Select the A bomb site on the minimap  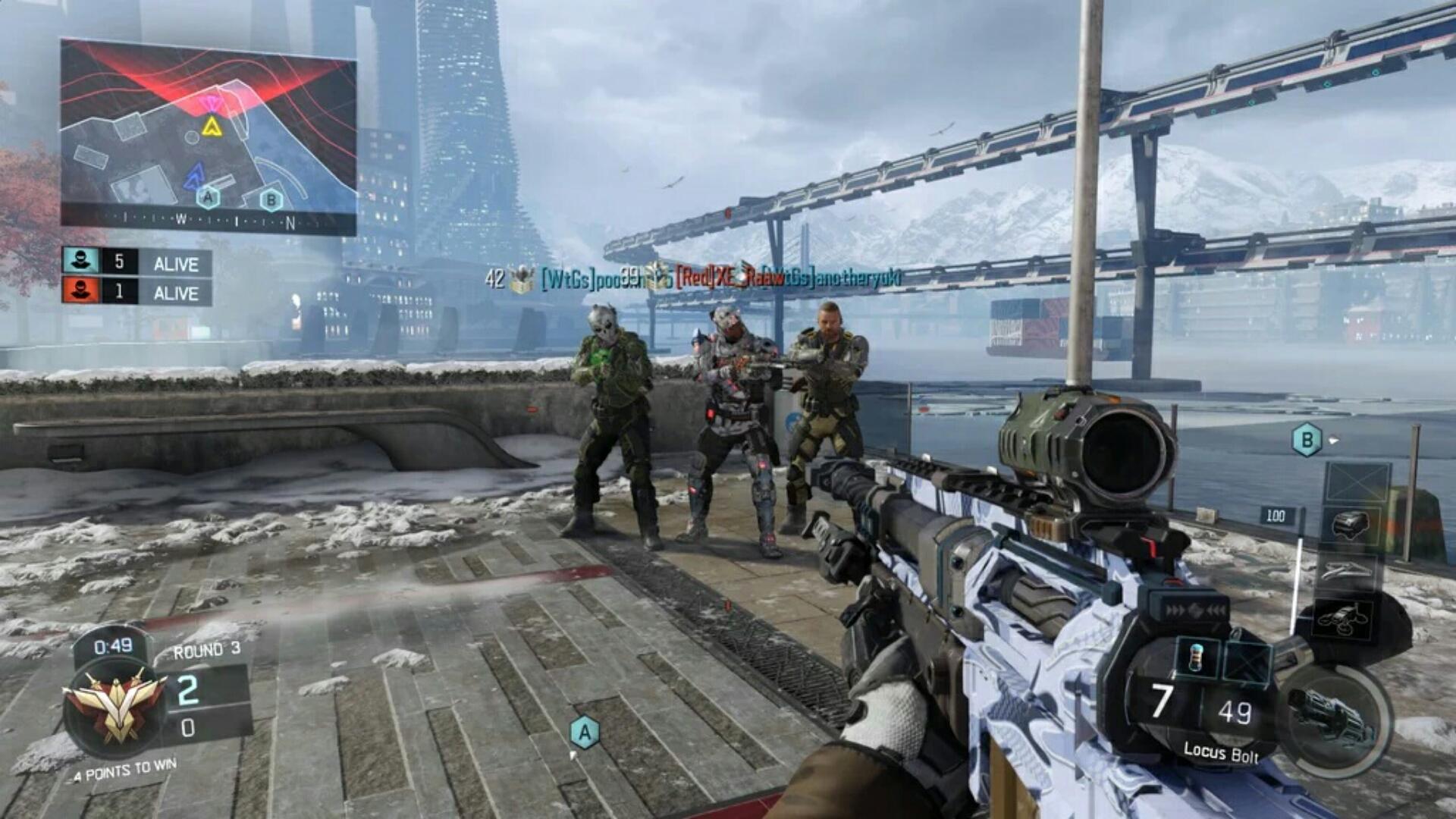pyautogui.click(x=208, y=199)
